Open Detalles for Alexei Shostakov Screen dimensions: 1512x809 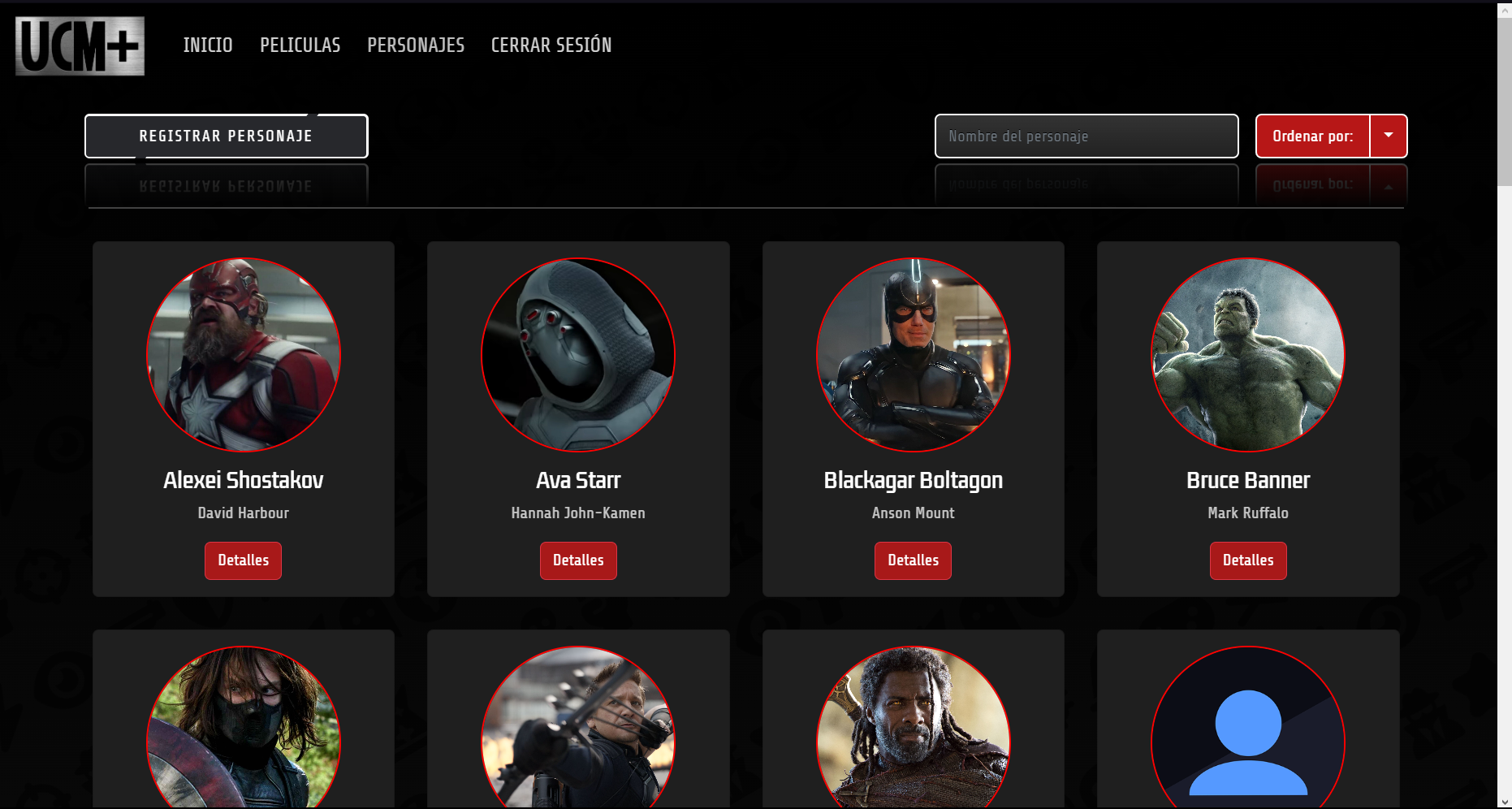[243, 560]
